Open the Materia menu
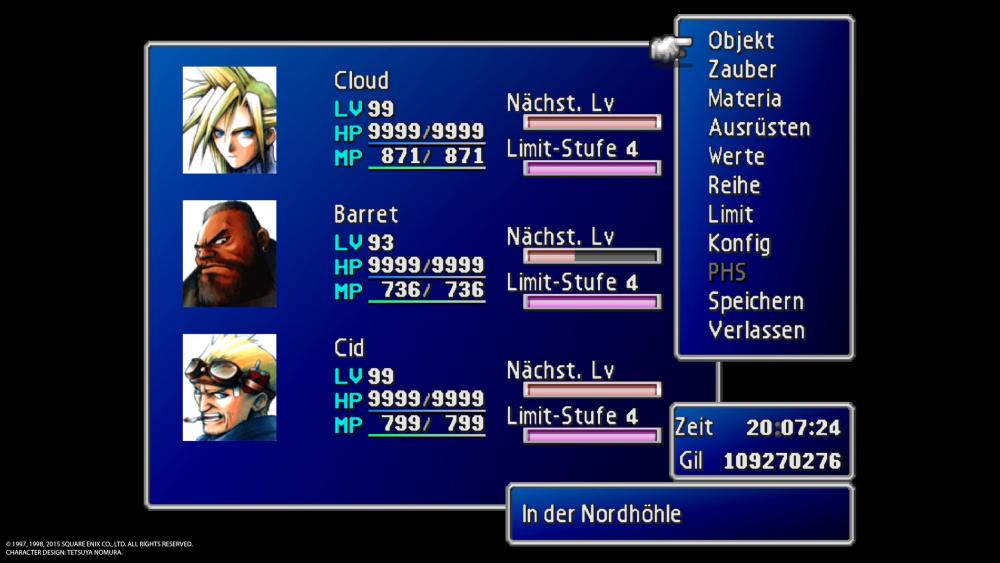 745,99
